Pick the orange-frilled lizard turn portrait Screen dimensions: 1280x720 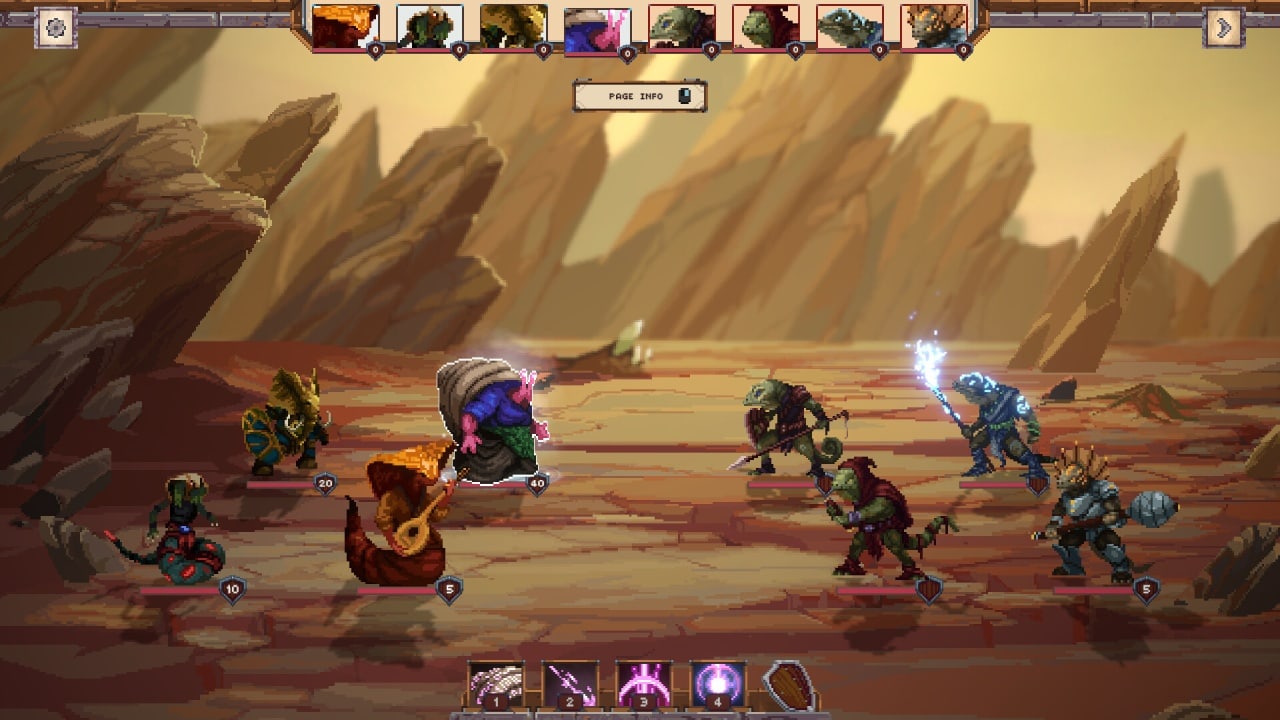click(934, 27)
